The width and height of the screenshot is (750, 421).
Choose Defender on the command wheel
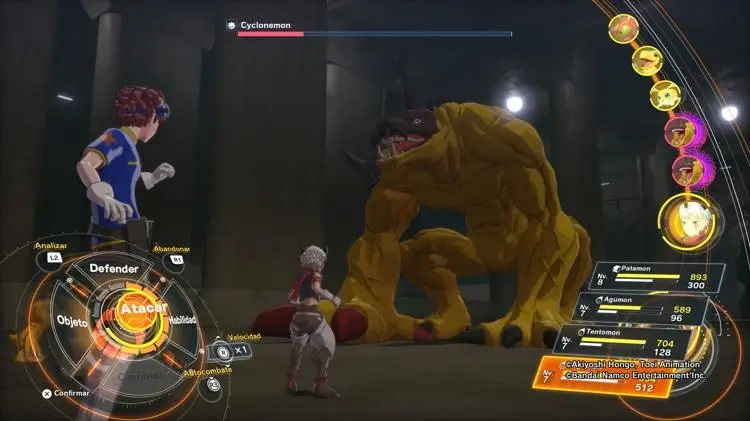pos(113,268)
